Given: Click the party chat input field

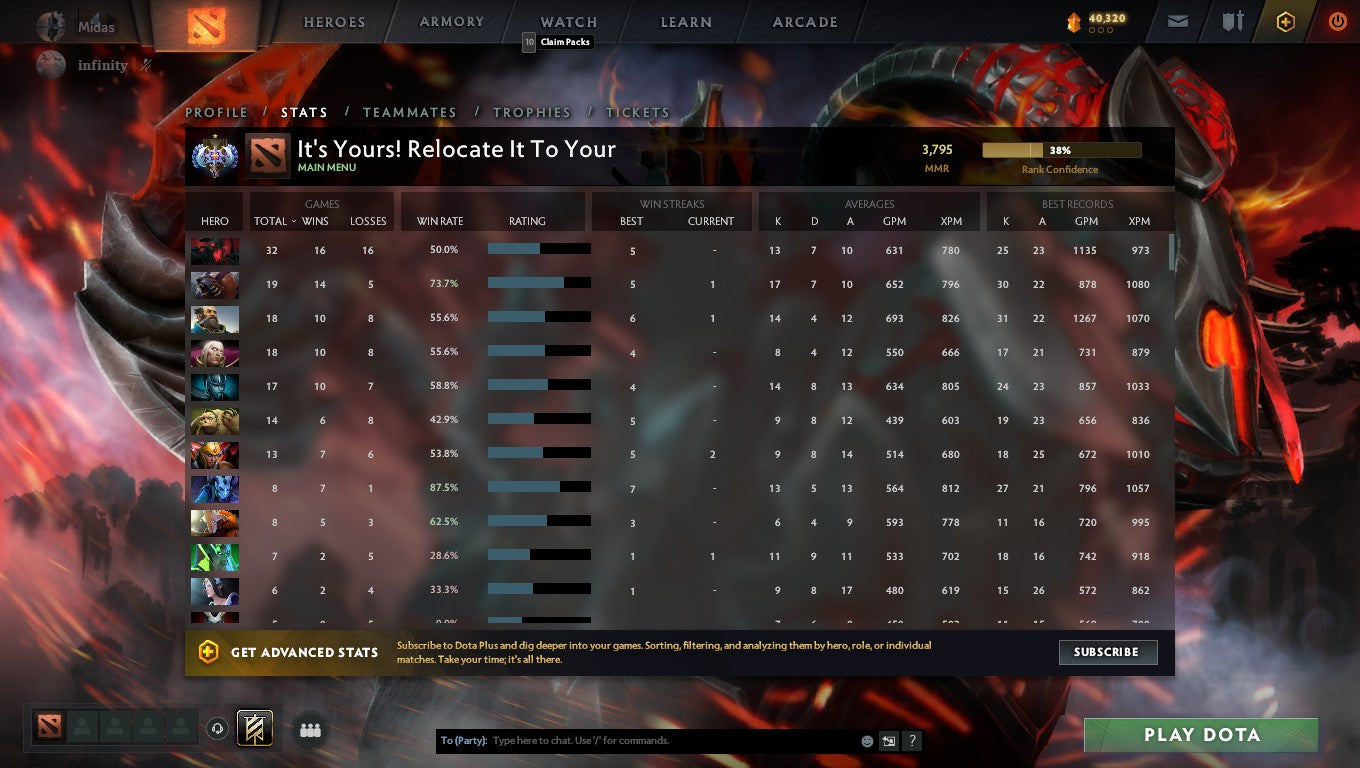Looking at the screenshot, I should (650, 740).
